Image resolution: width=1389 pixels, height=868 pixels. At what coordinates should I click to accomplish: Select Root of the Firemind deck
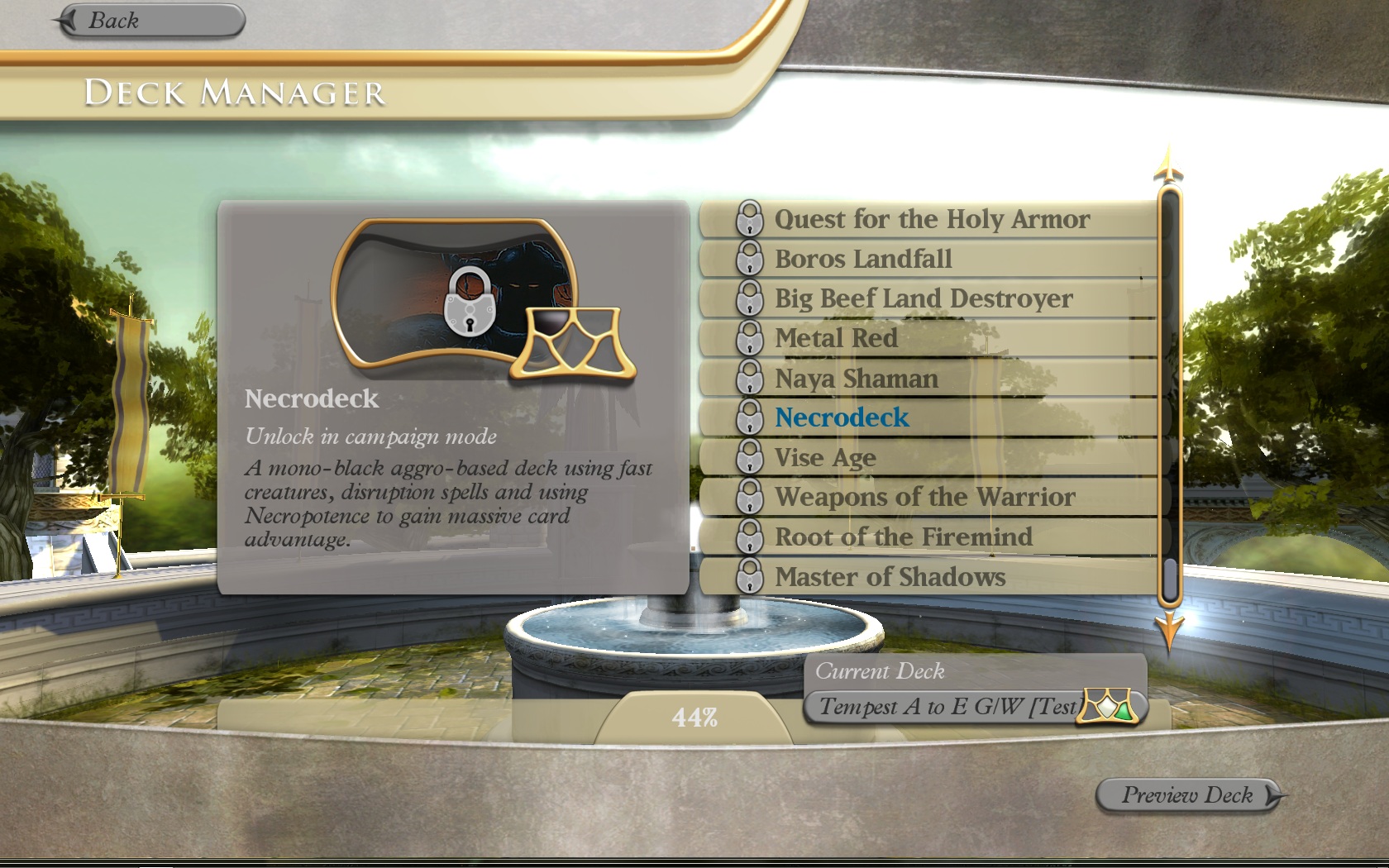point(903,537)
